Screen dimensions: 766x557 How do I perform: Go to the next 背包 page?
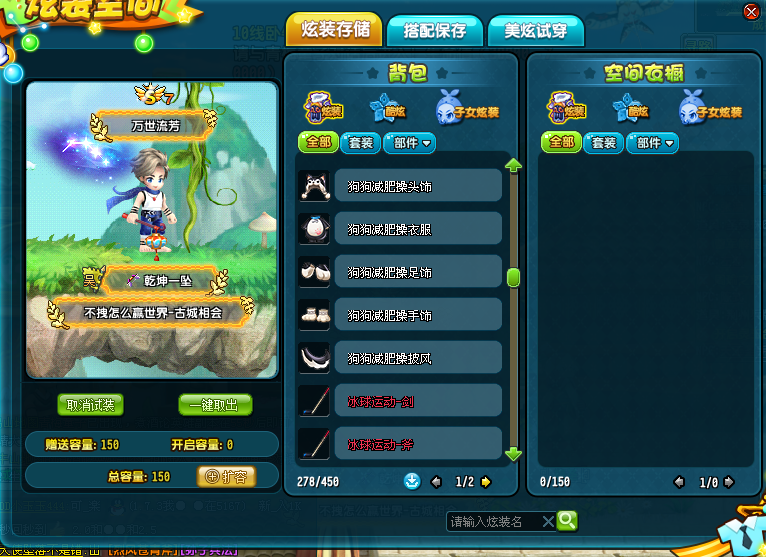click(487, 482)
